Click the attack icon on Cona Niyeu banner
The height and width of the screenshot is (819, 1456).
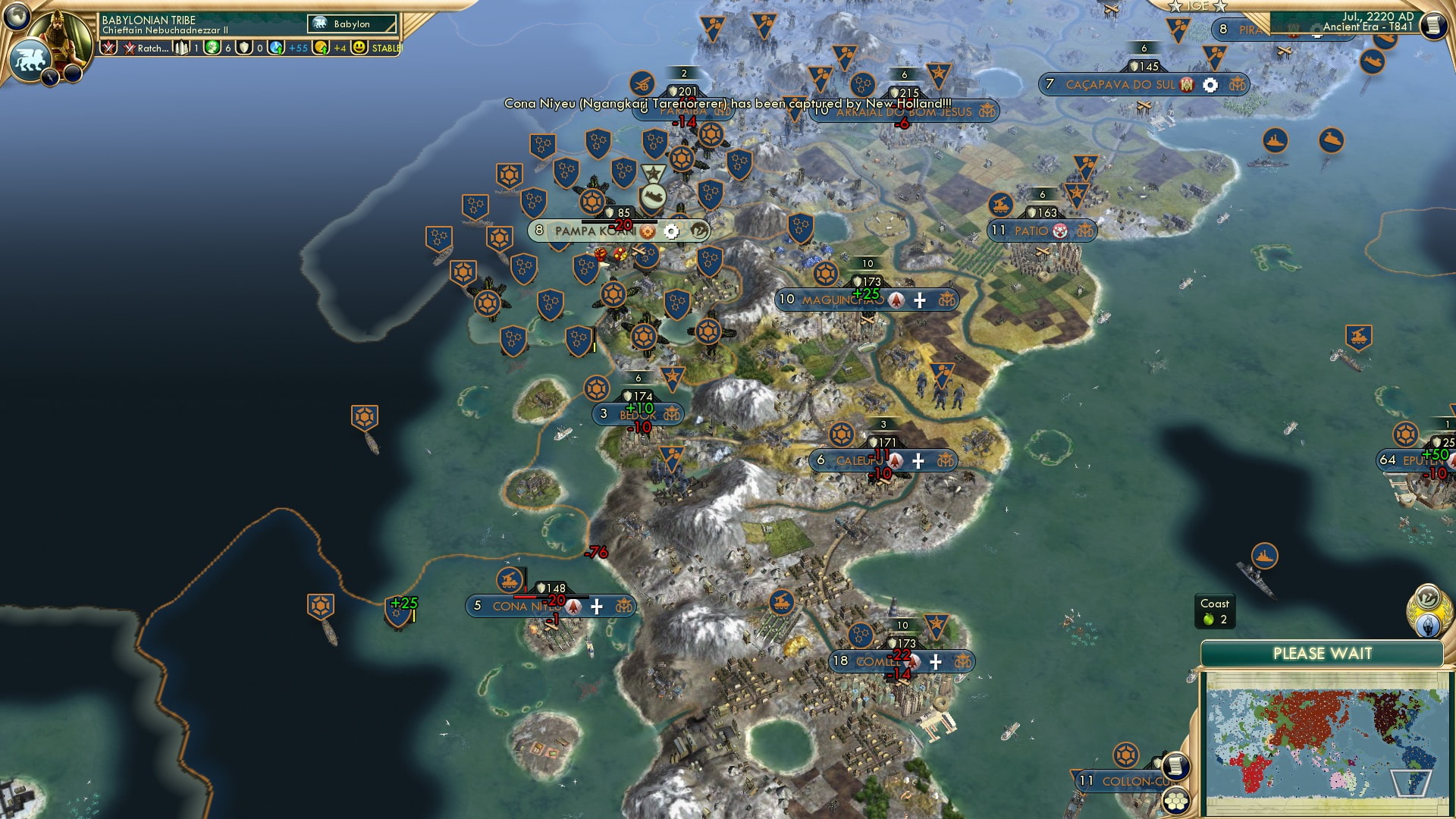point(573,607)
